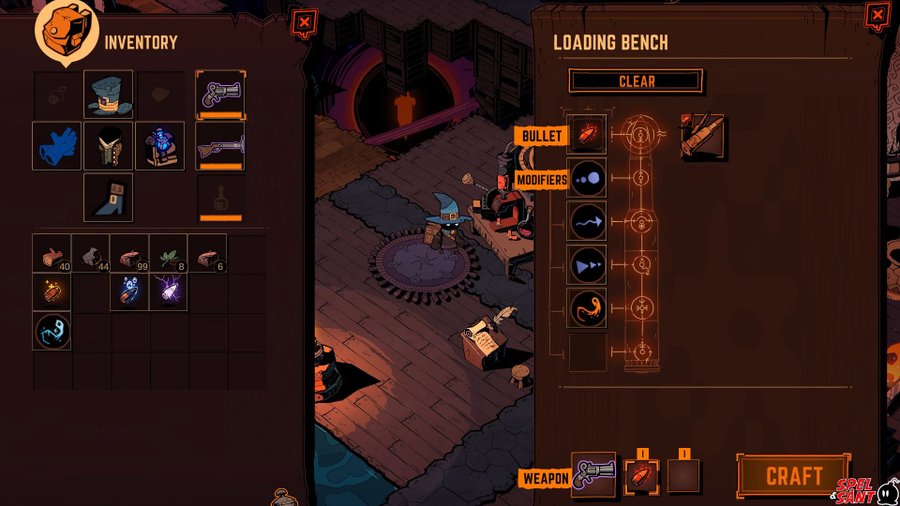Close the Loading Bench panel
Viewport: 900px width, 506px height.
876,16
